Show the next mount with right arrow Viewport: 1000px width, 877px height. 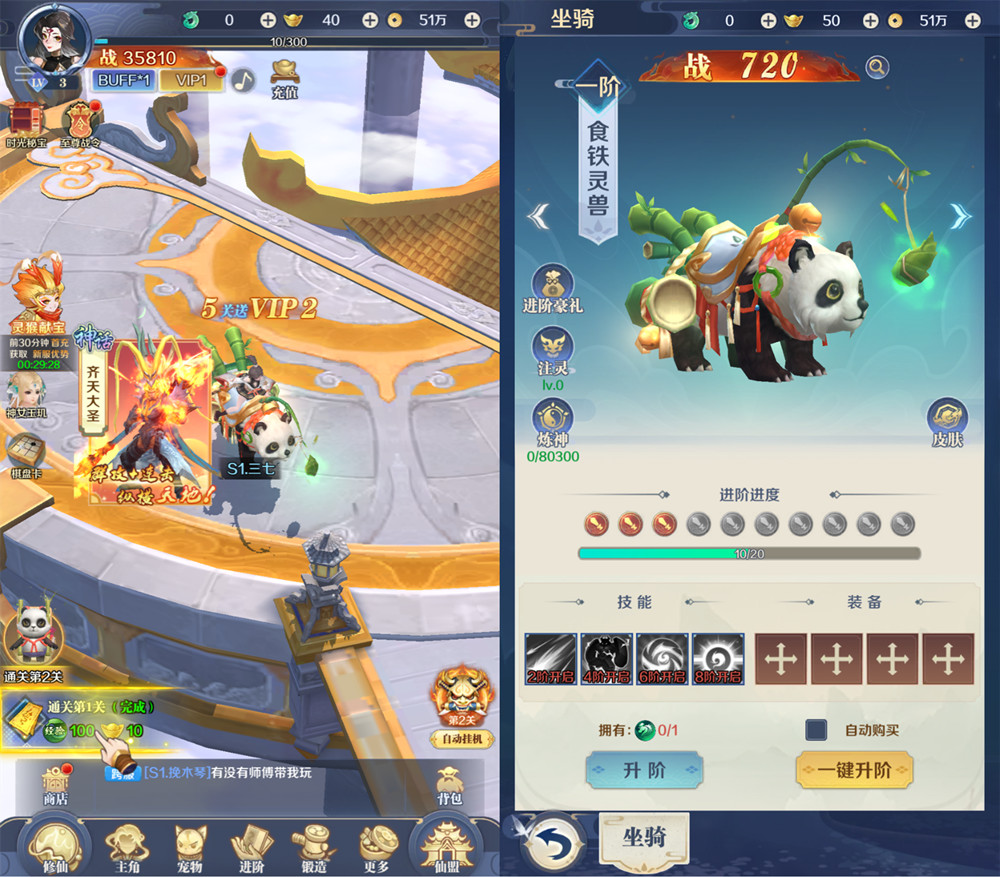pos(960,216)
